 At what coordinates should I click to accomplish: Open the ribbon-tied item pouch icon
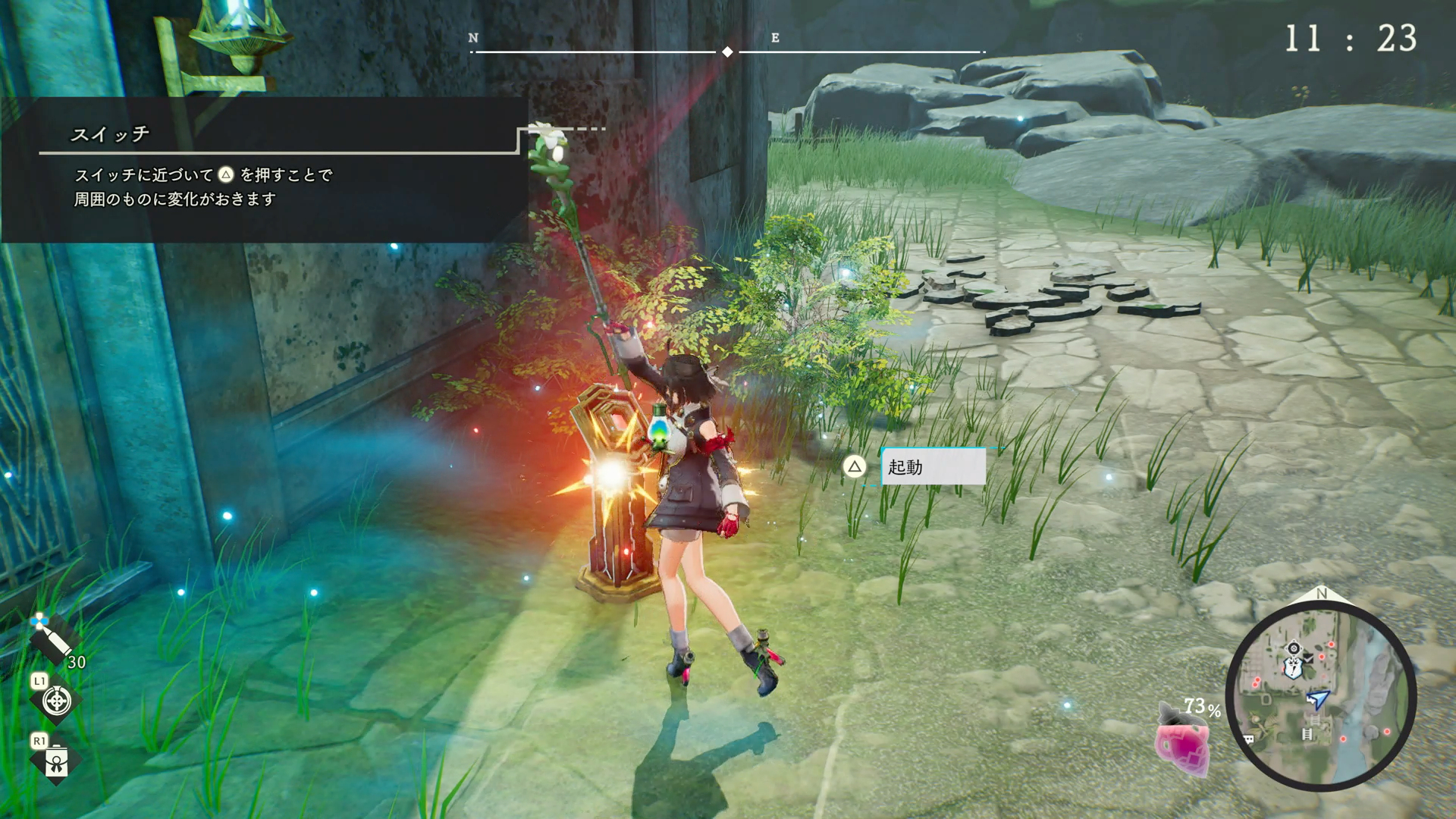click(x=56, y=761)
